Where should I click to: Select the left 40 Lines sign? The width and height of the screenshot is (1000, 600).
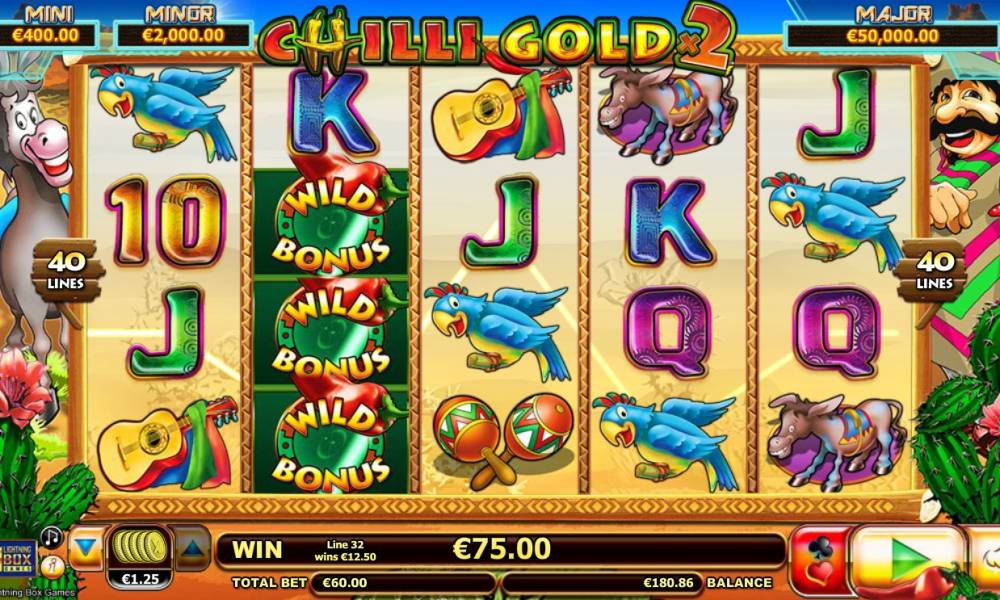point(66,269)
